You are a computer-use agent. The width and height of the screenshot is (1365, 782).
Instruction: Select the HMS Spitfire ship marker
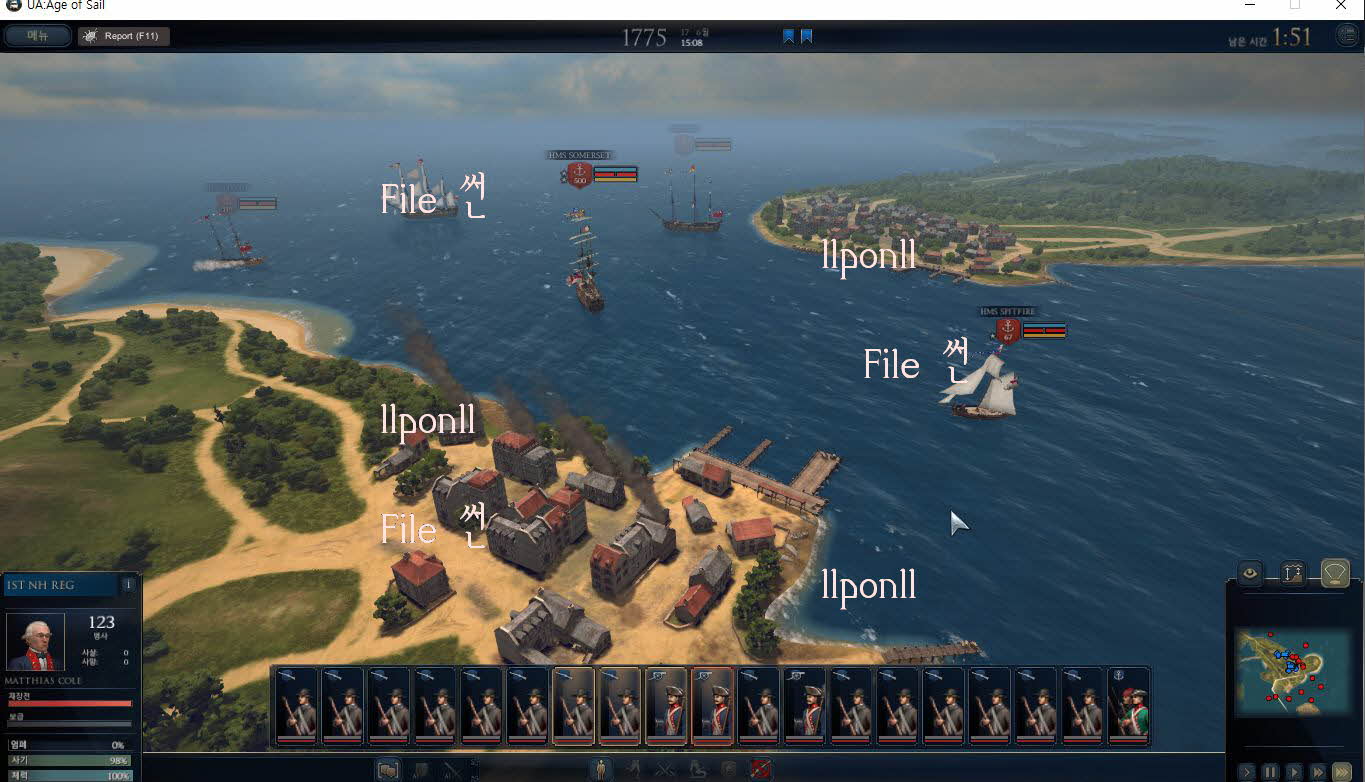[1007, 329]
